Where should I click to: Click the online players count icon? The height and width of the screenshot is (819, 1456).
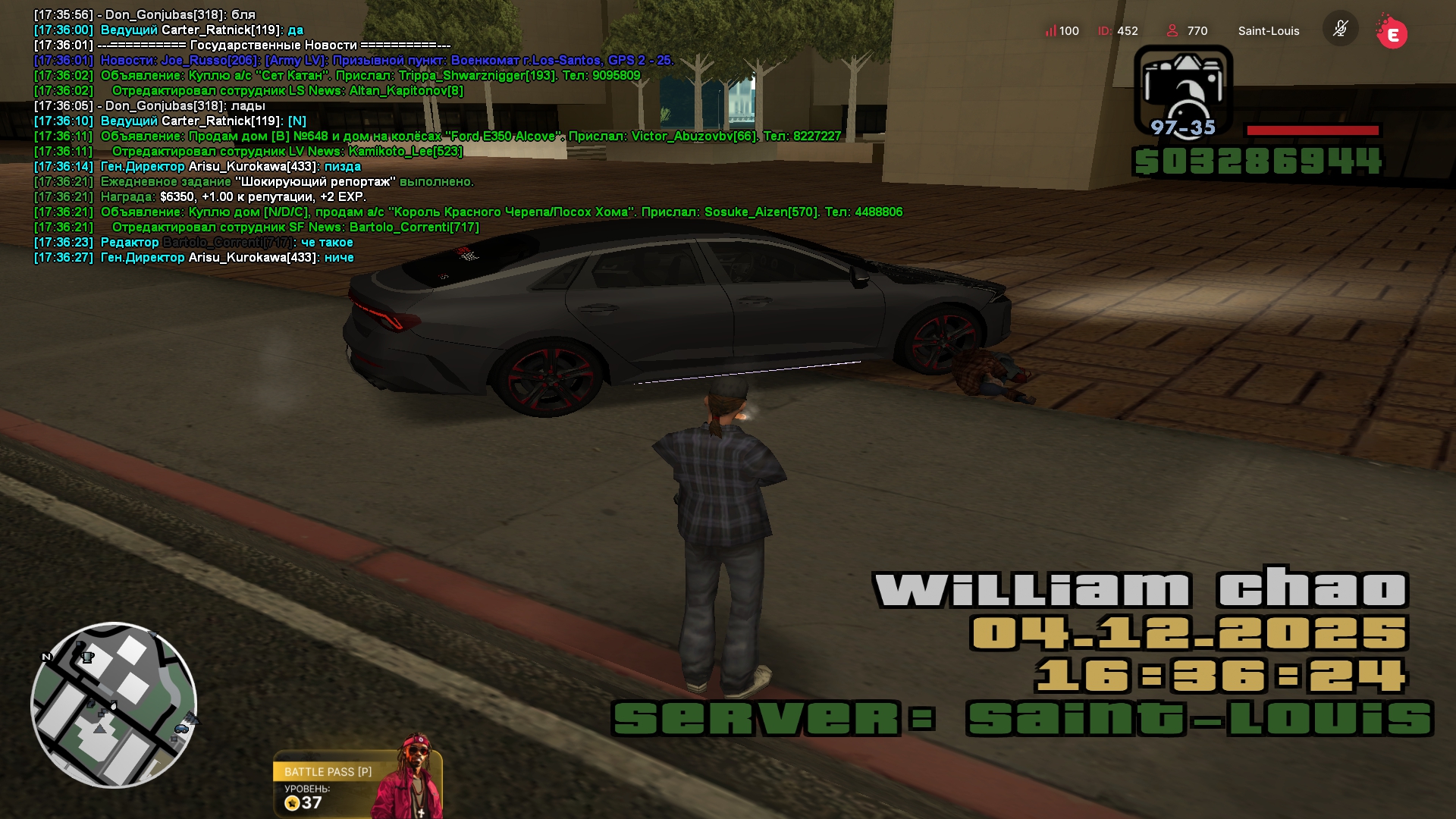(1172, 31)
